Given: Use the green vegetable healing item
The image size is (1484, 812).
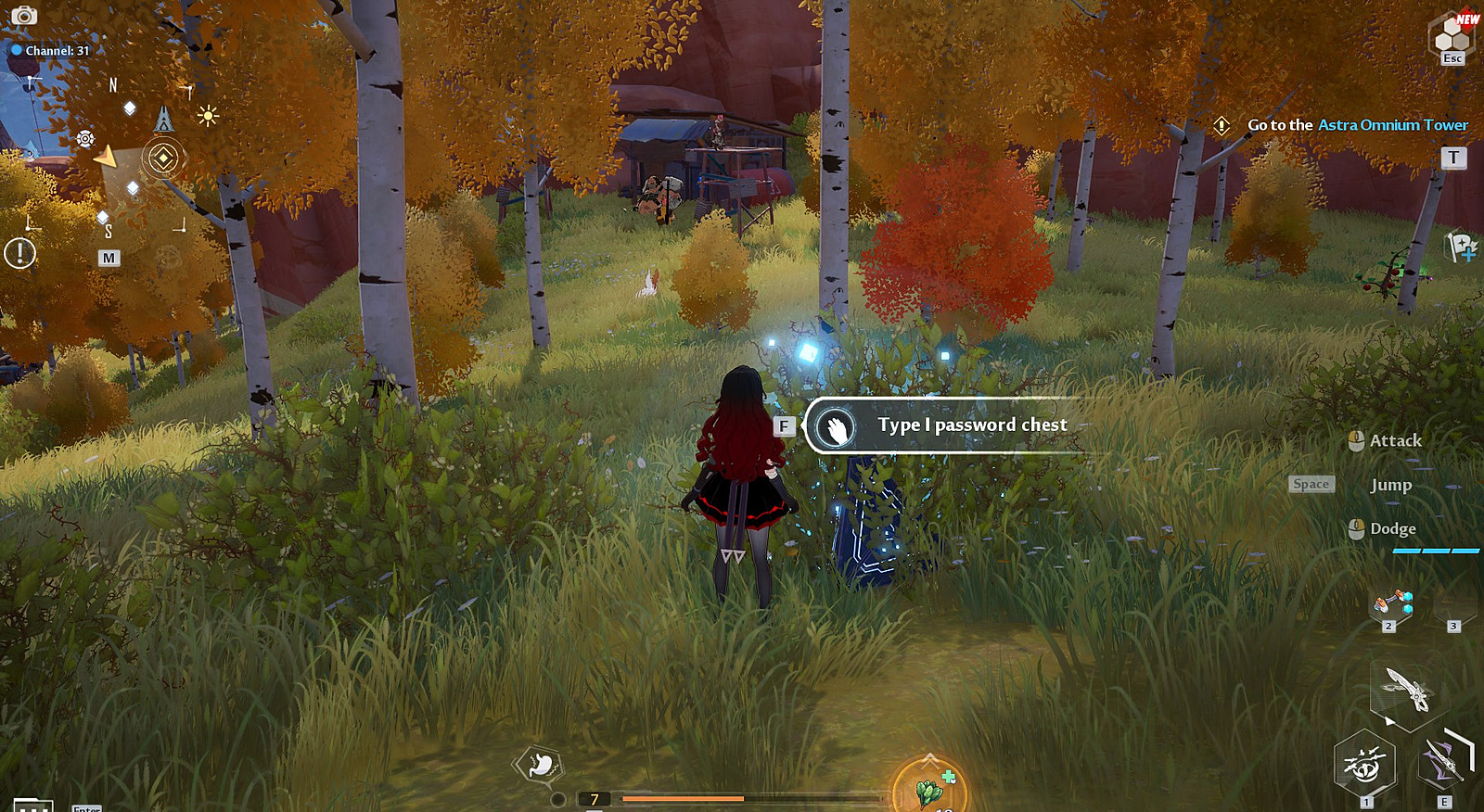Looking at the screenshot, I should pyautogui.click(x=929, y=788).
